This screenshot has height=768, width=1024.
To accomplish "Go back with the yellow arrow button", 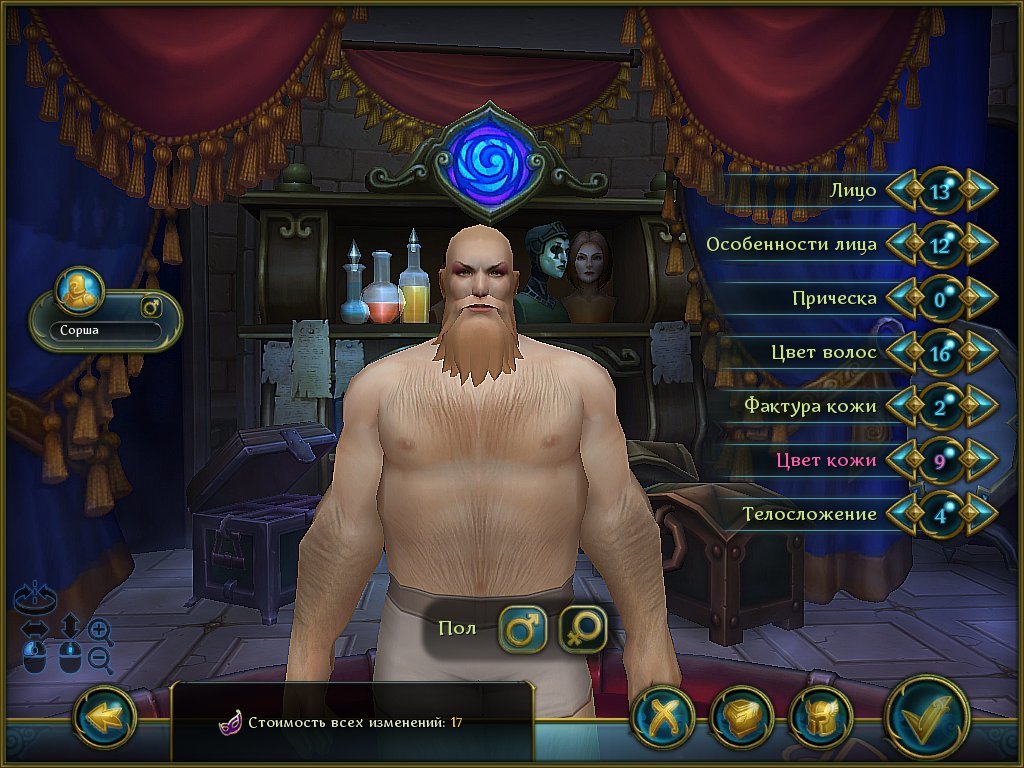I will (105, 716).
